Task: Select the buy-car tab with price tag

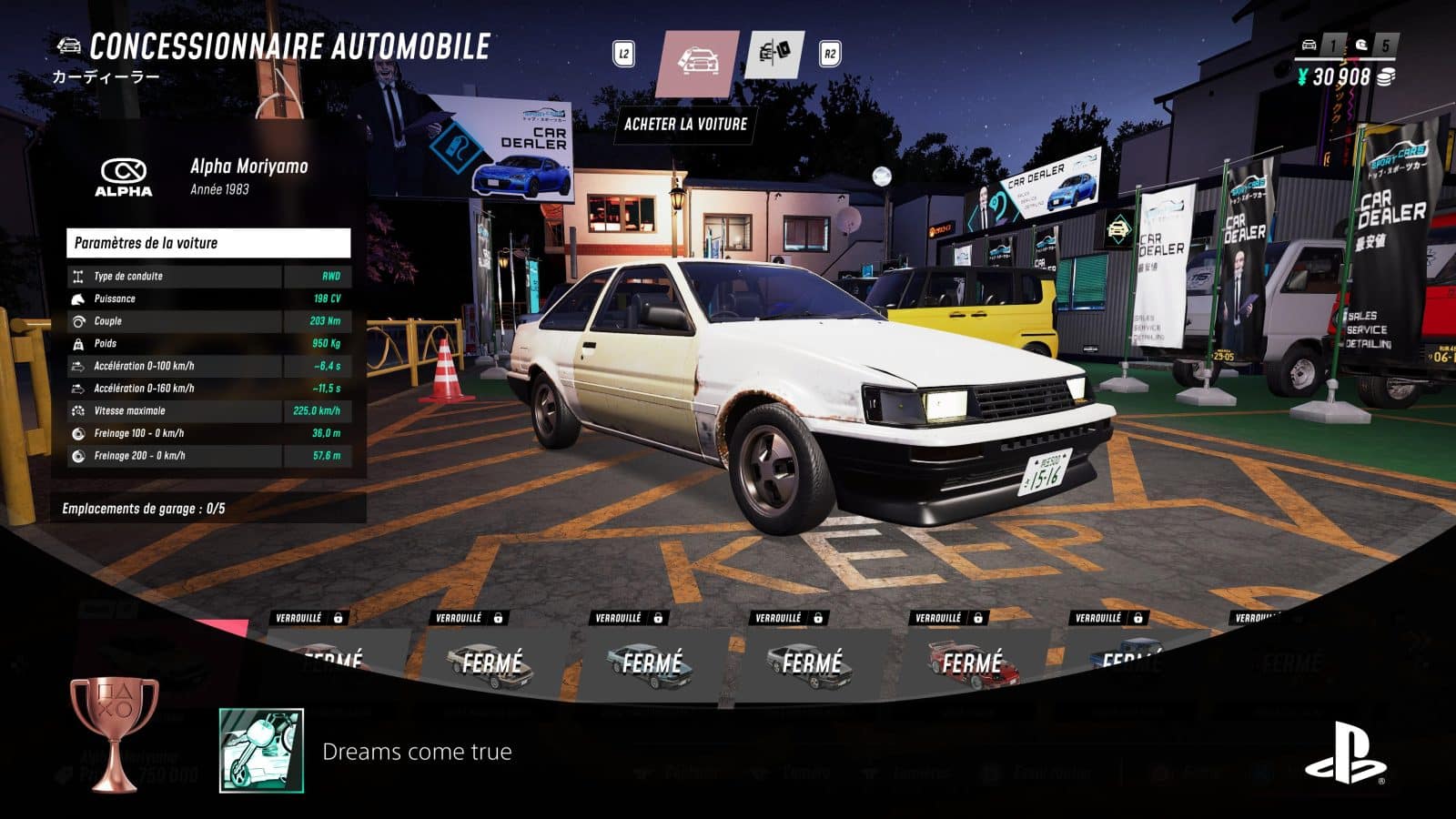Action: 697,62
